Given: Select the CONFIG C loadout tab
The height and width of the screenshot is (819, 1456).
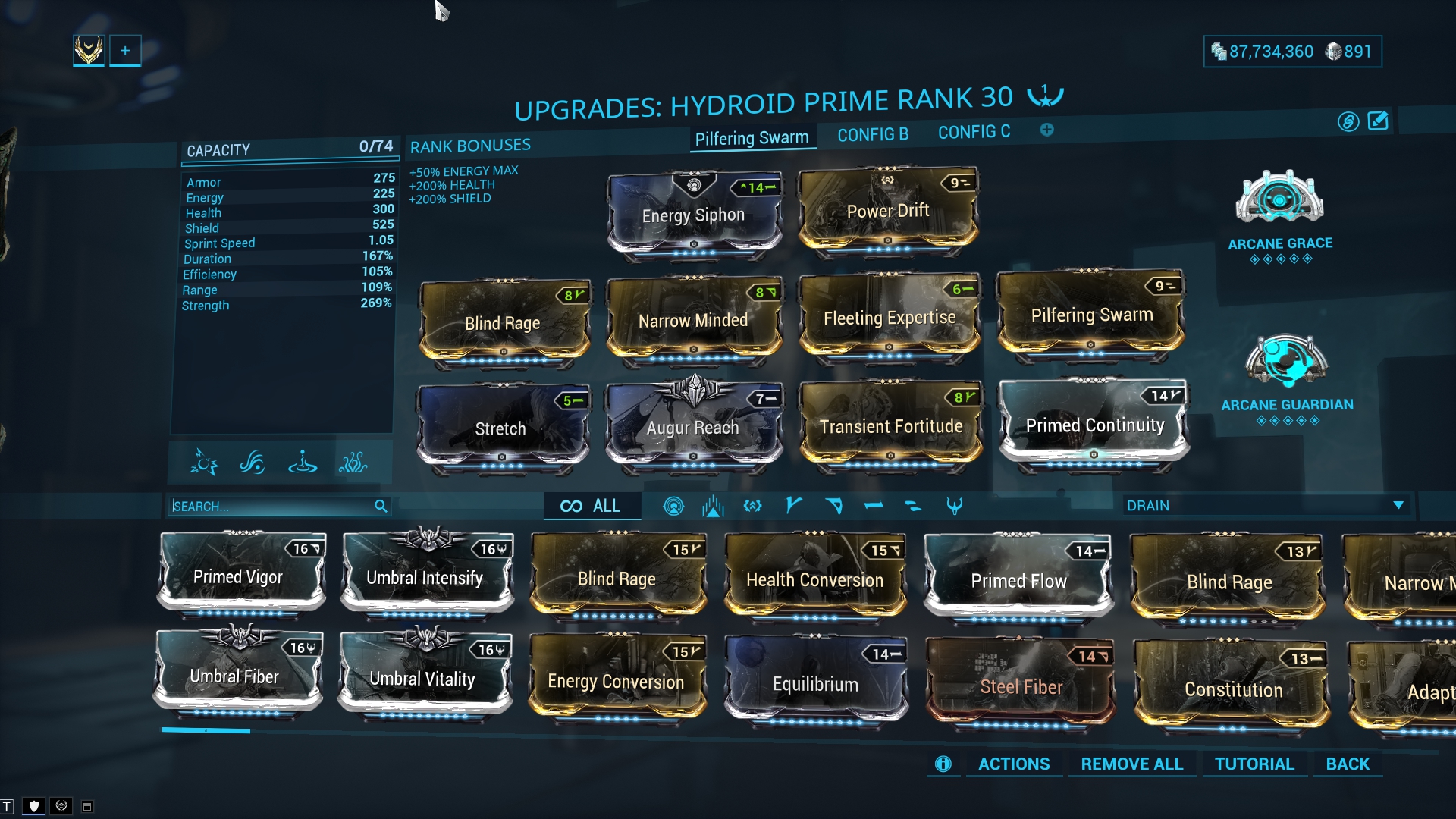Looking at the screenshot, I should [974, 132].
